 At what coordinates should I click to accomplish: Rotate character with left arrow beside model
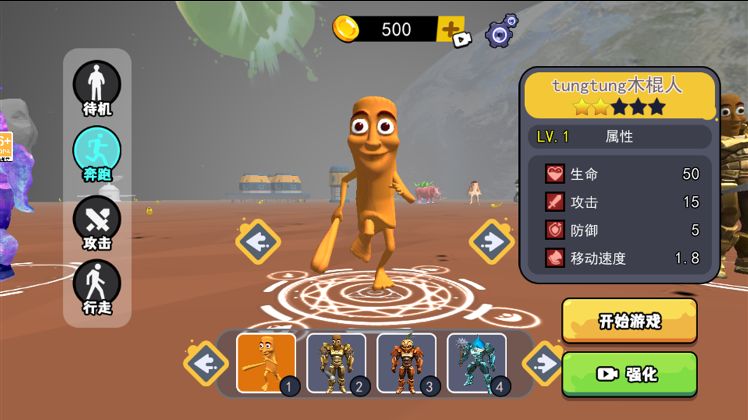click(258, 241)
